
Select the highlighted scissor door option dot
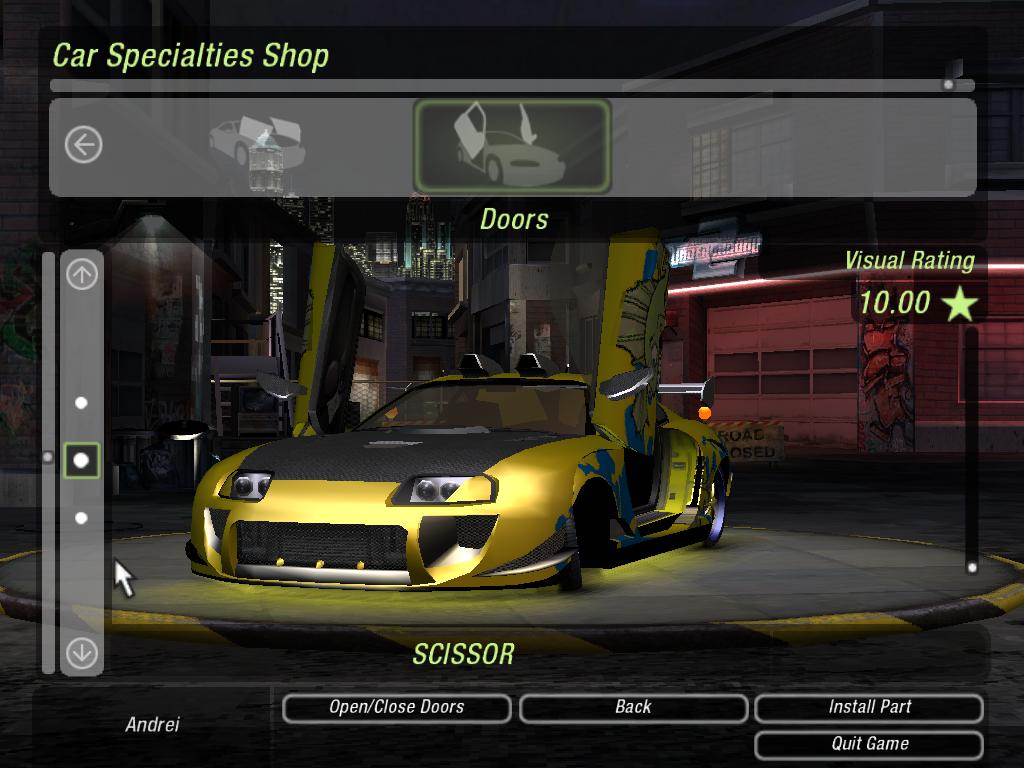82,460
